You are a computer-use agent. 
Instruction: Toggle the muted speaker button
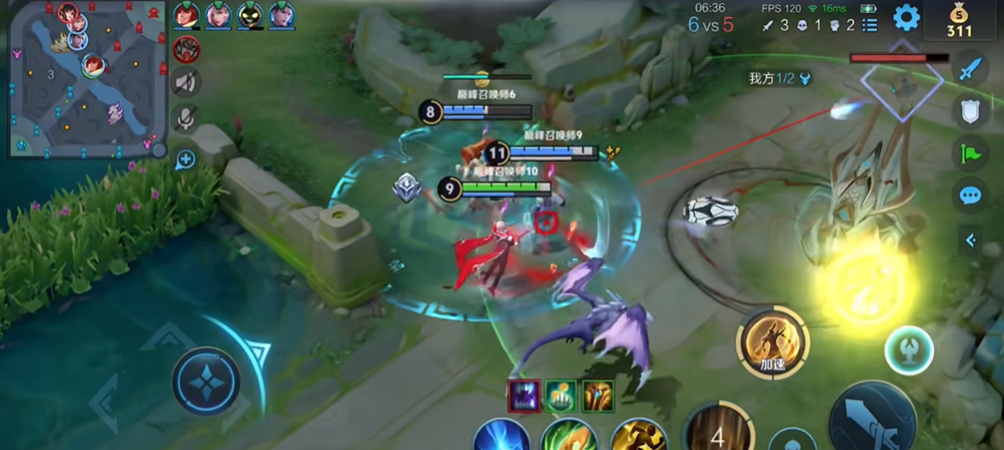click(186, 82)
